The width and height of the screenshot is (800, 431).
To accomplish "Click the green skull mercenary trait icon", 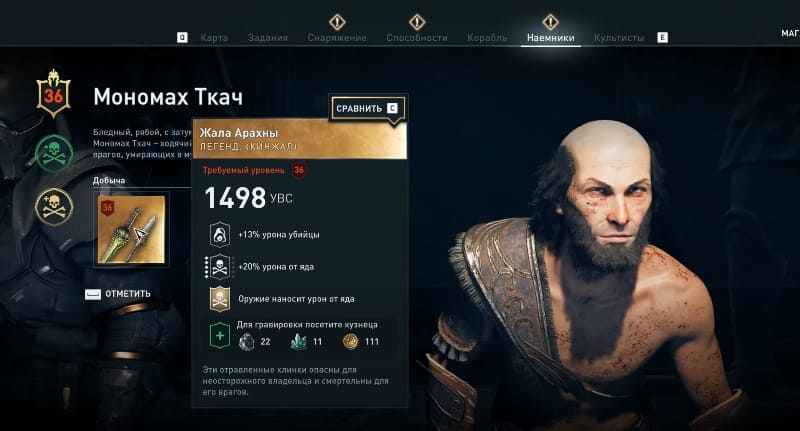I will point(54,153).
